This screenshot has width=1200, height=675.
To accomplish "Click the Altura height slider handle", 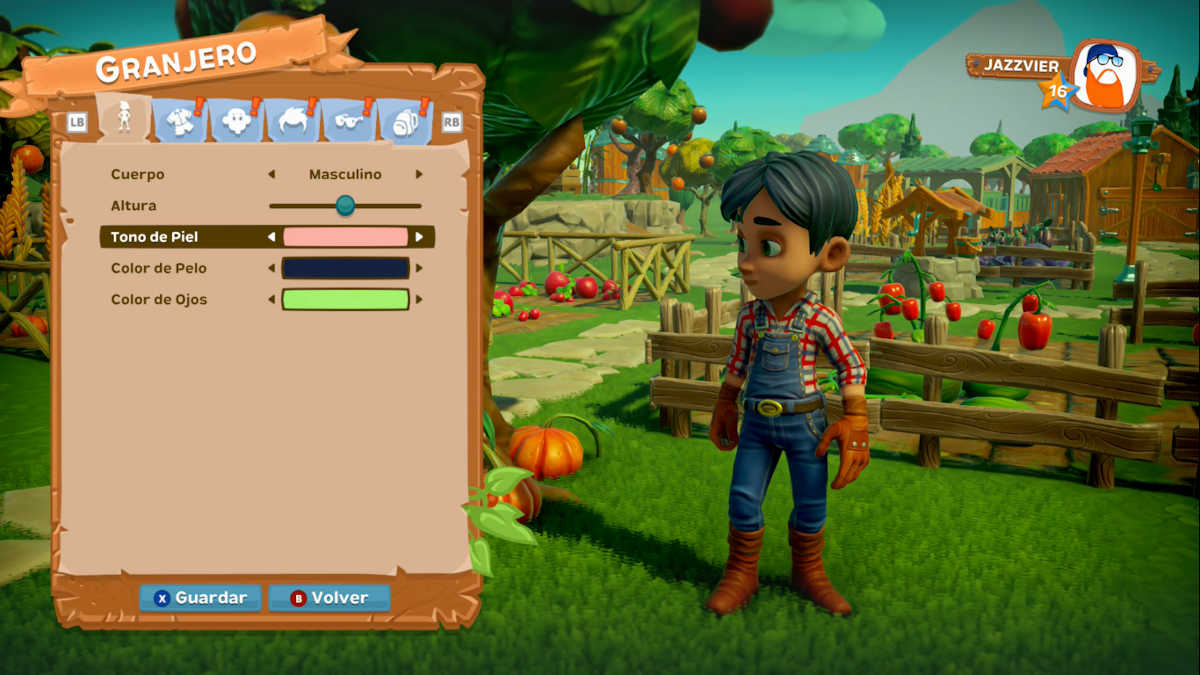I will pyautogui.click(x=345, y=205).
